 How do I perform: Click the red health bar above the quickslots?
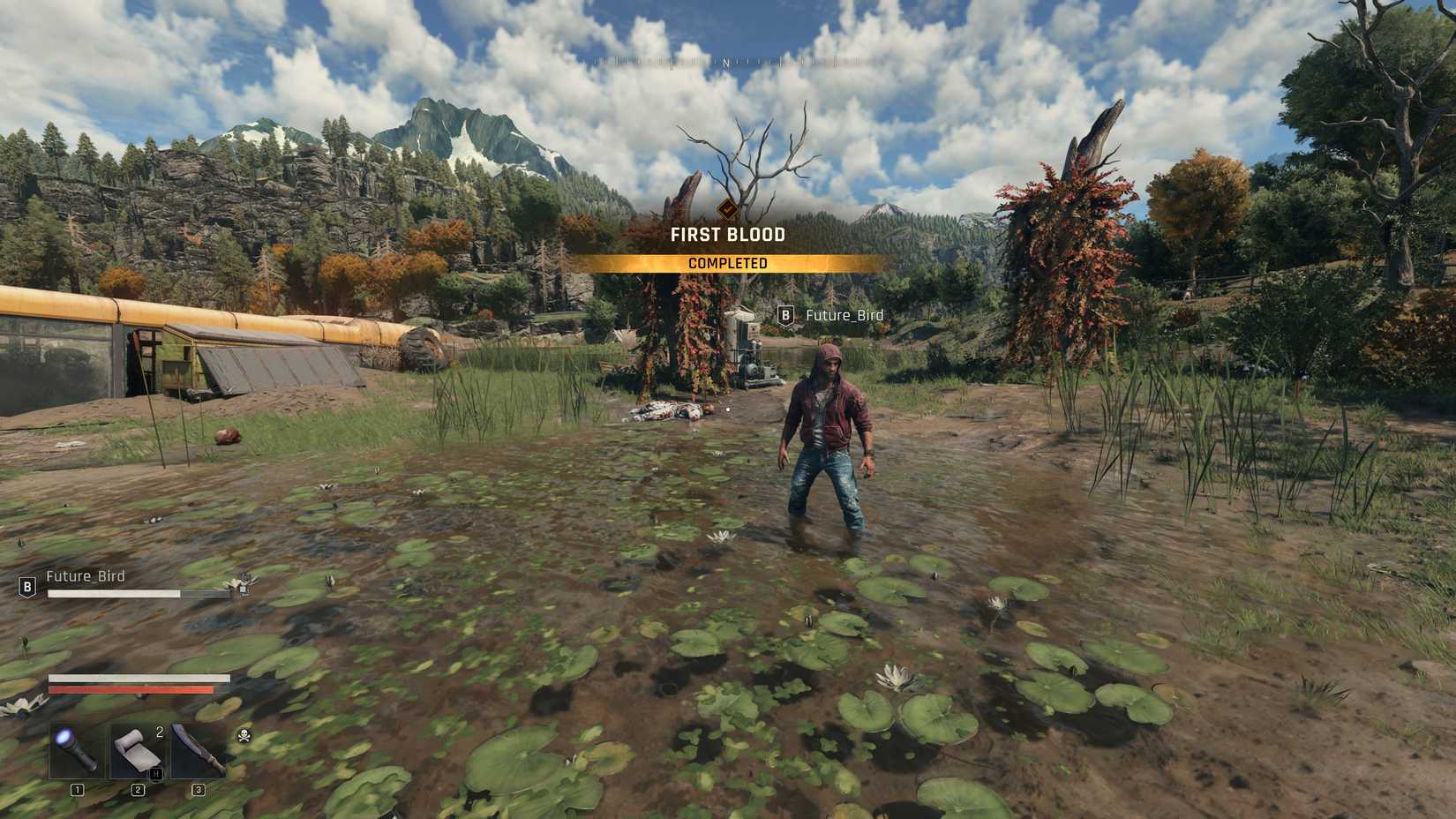tap(131, 688)
